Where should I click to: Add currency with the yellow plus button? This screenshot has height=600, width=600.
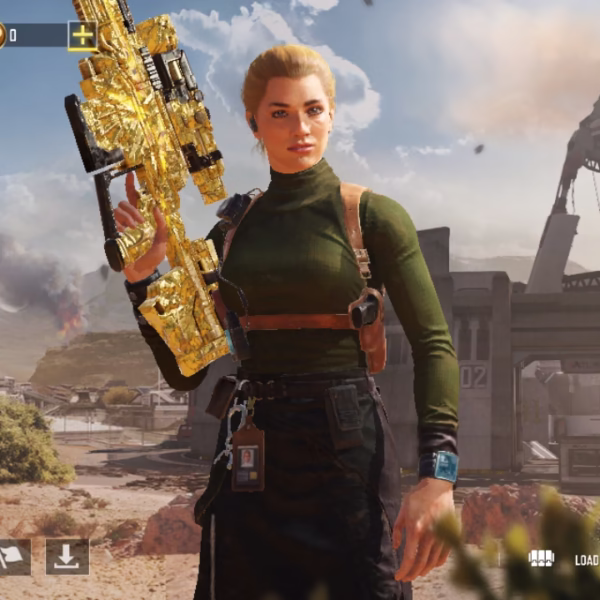(x=82, y=36)
